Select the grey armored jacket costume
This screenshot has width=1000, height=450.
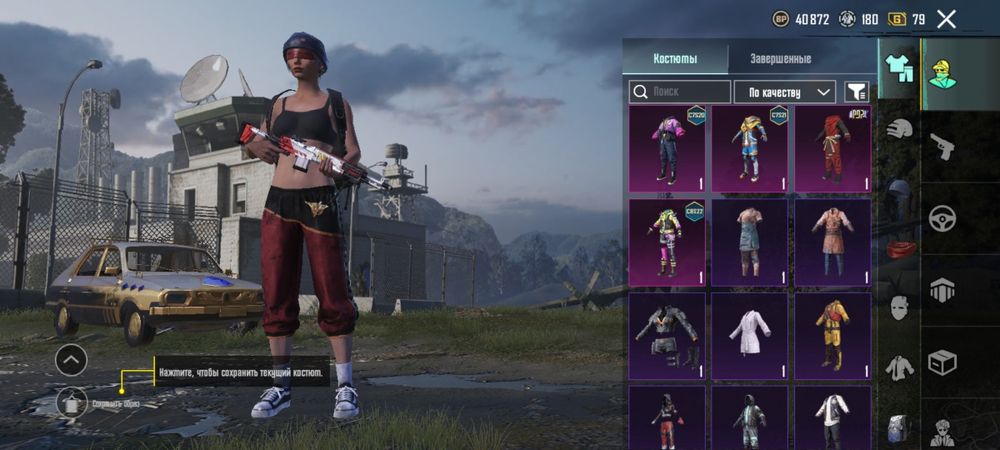point(666,336)
